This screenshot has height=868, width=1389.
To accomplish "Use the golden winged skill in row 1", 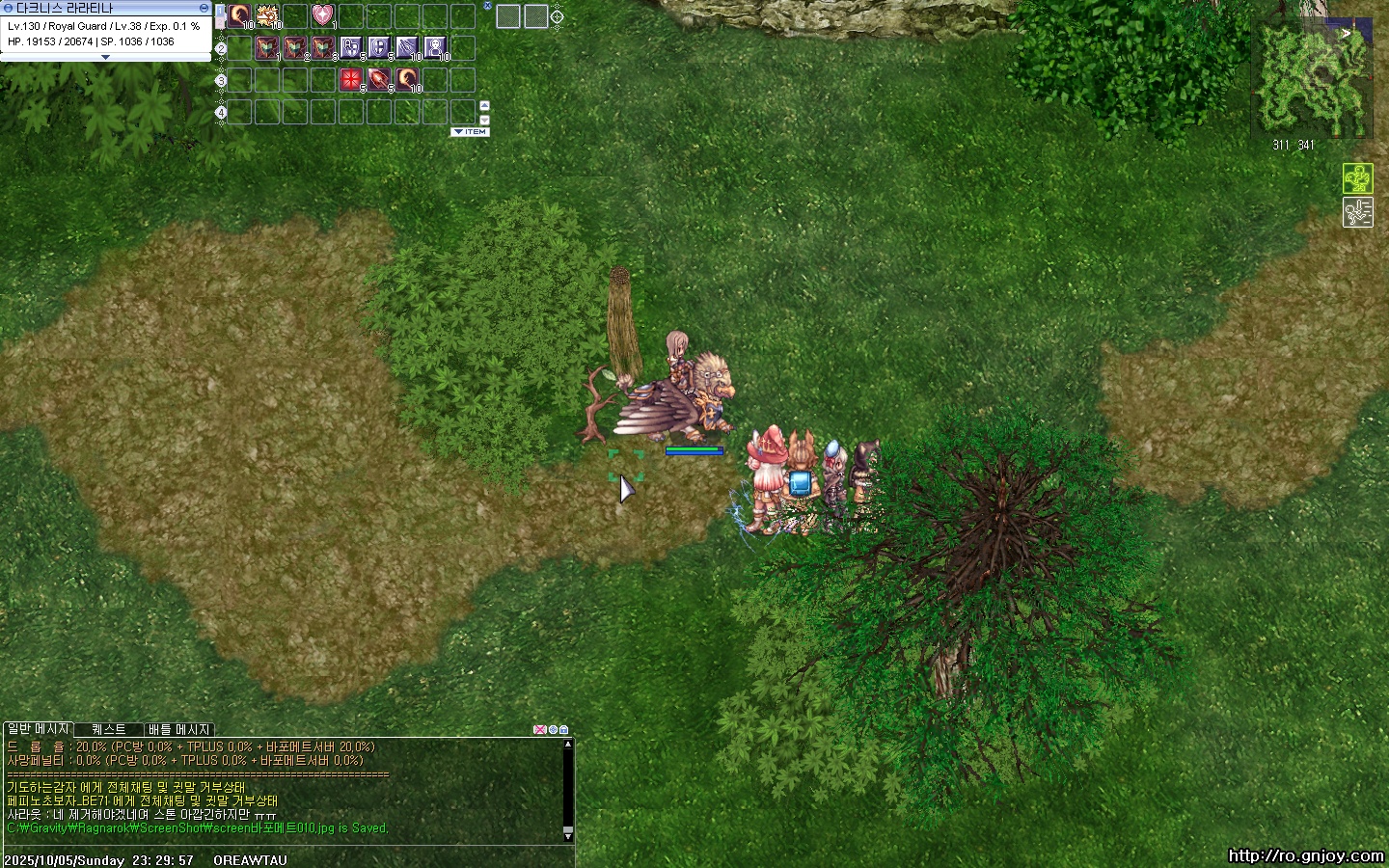I will coord(267,15).
